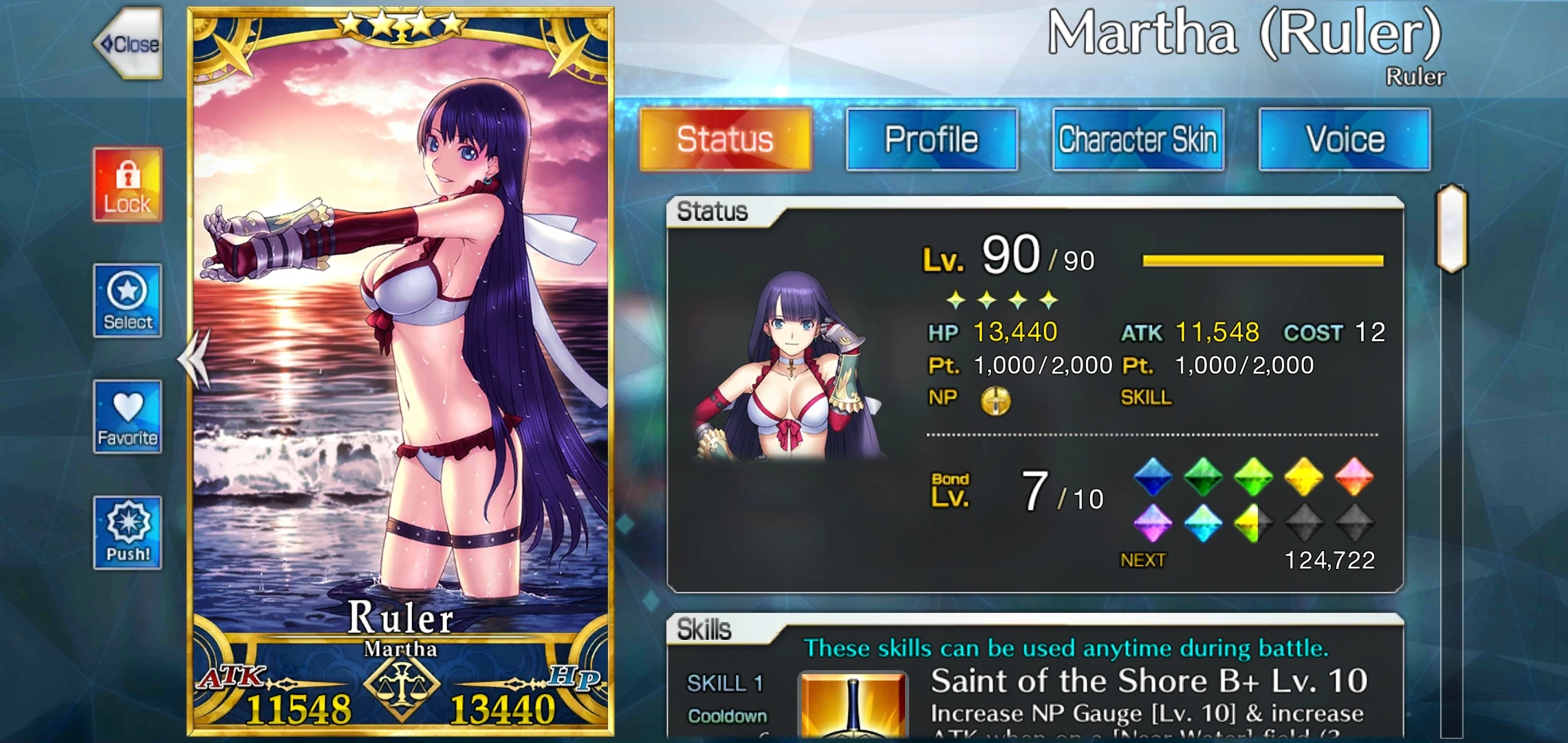Open the Character Skin tab

pyautogui.click(x=1138, y=138)
